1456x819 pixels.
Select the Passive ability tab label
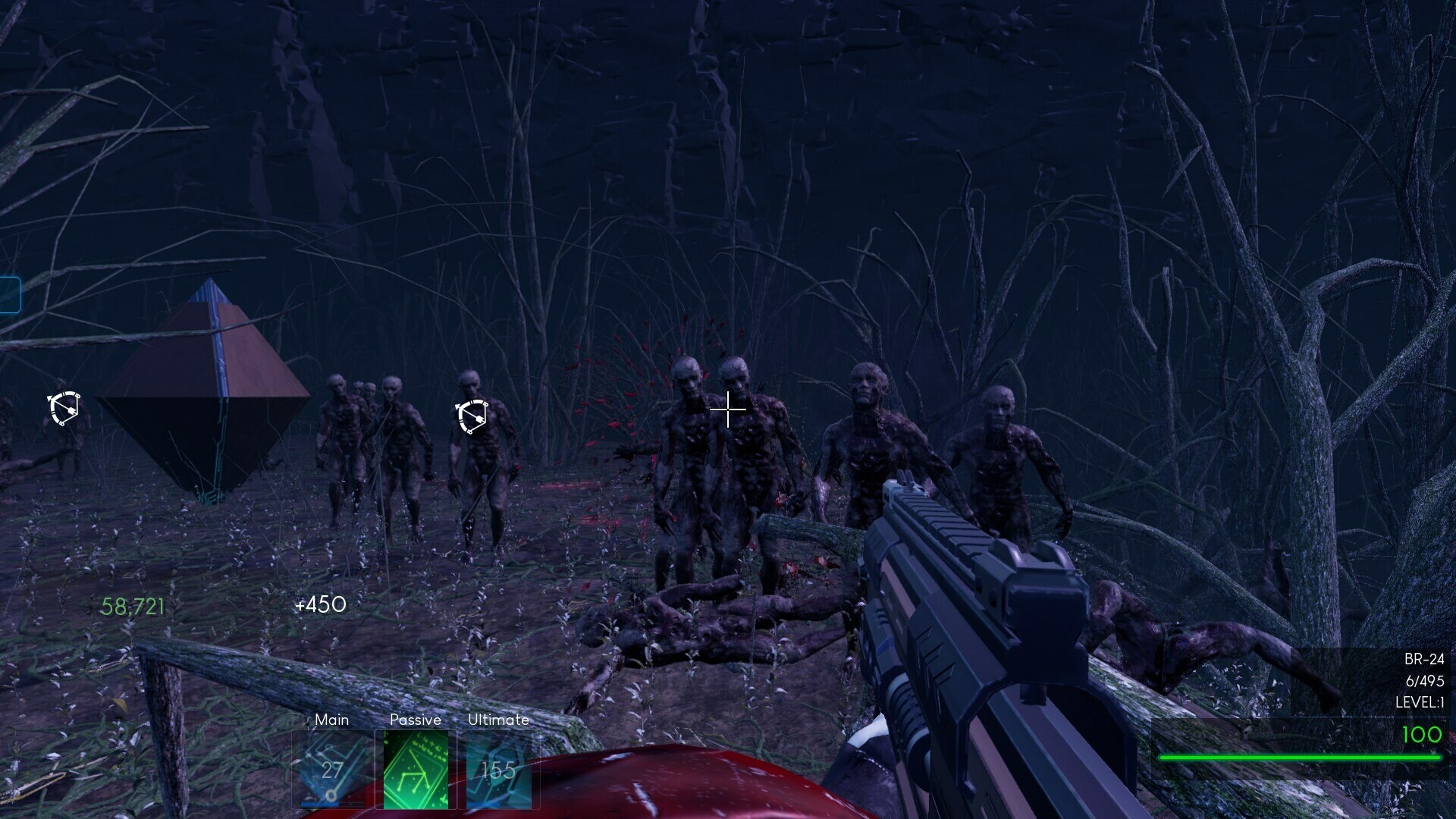pyautogui.click(x=415, y=720)
